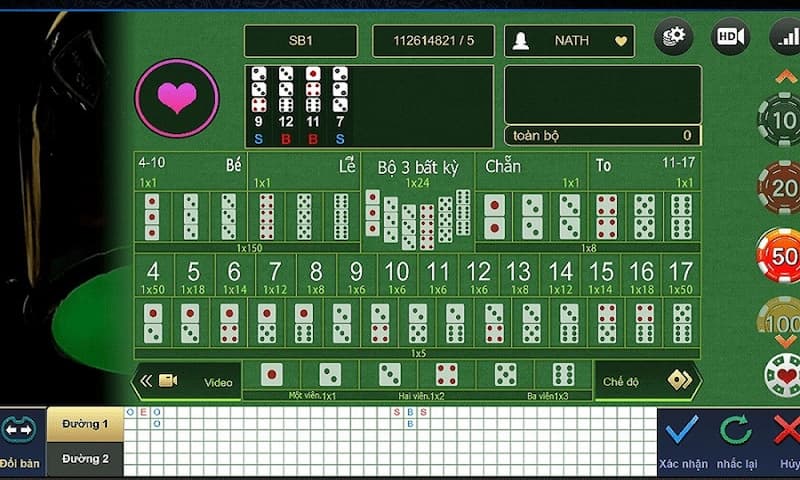Confirm the bet with Xác nhận
This screenshot has height=480, width=800.
point(683,440)
